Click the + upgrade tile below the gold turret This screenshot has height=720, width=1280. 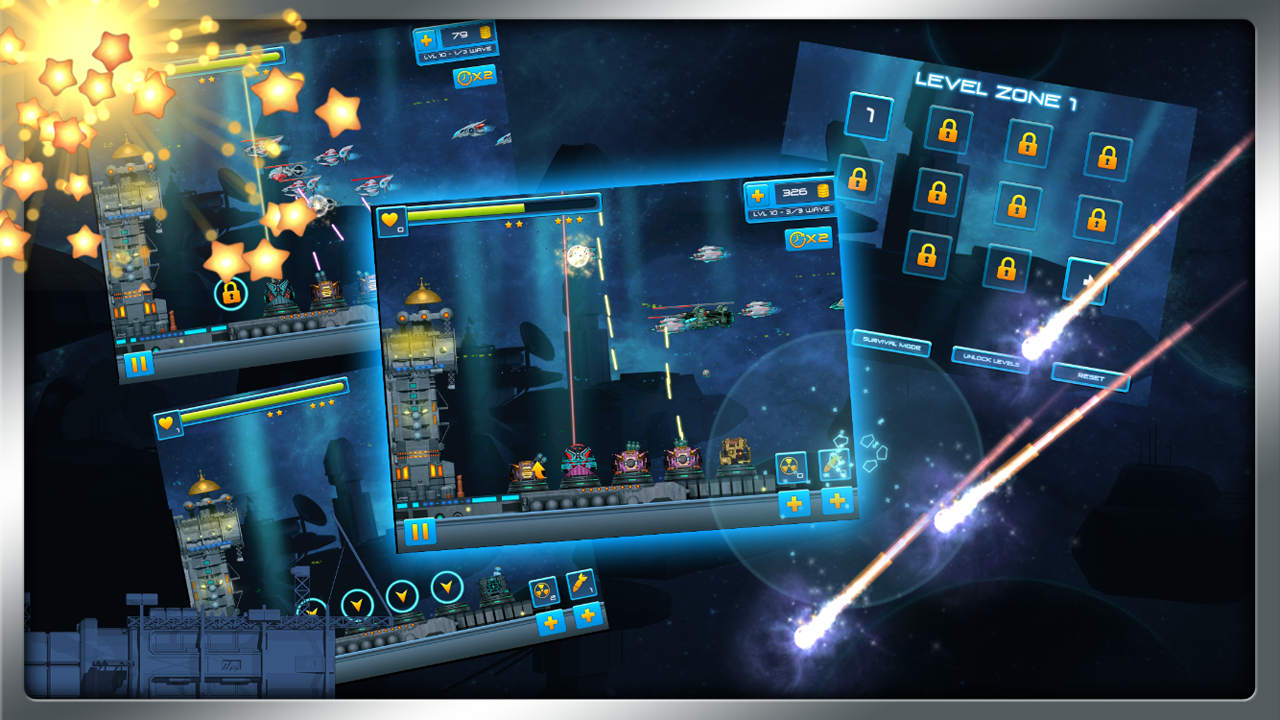pos(795,505)
